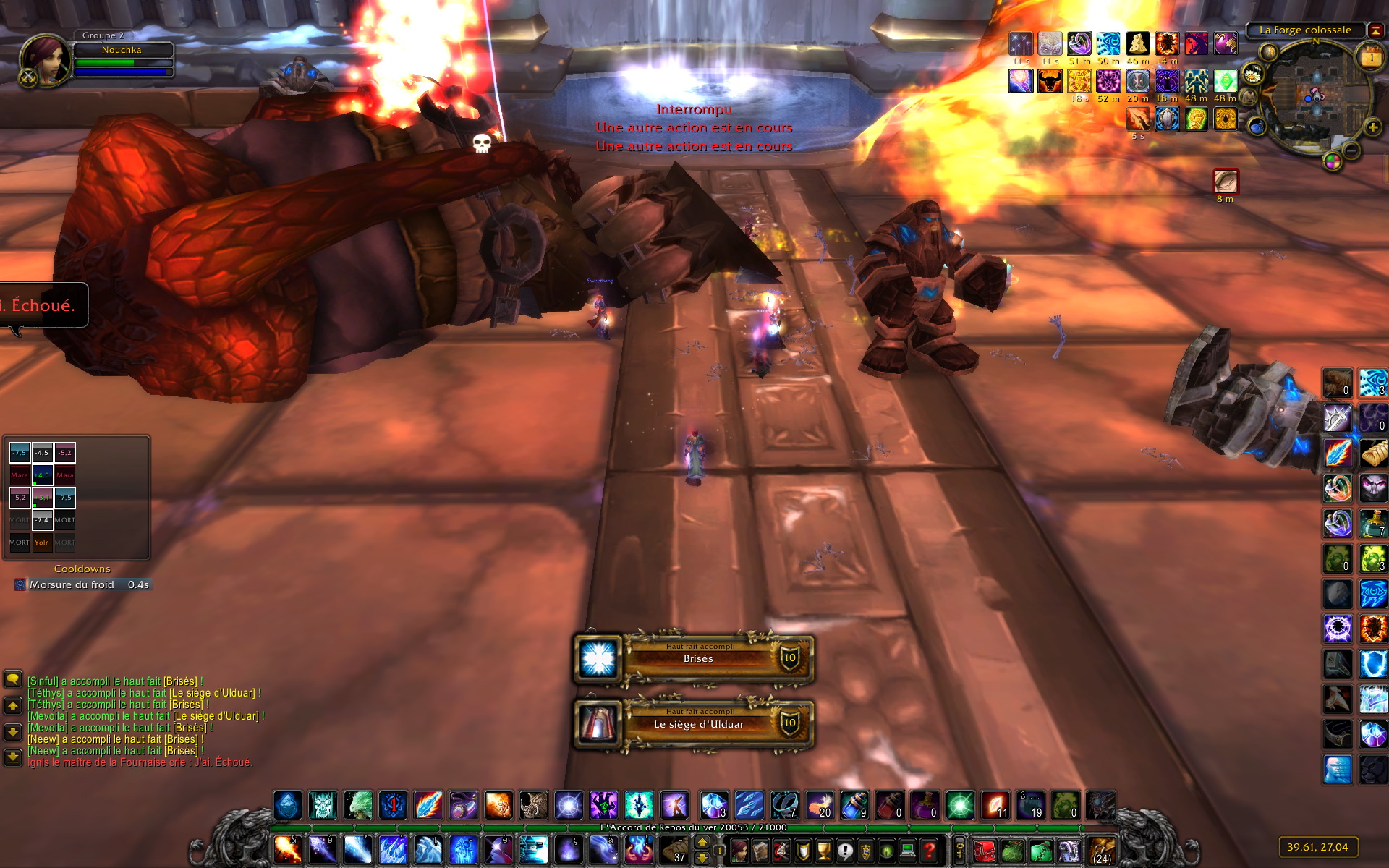Cast the fireball spell on the action bar
Viewport: 1389px width, 868px height.
point(287,850)
